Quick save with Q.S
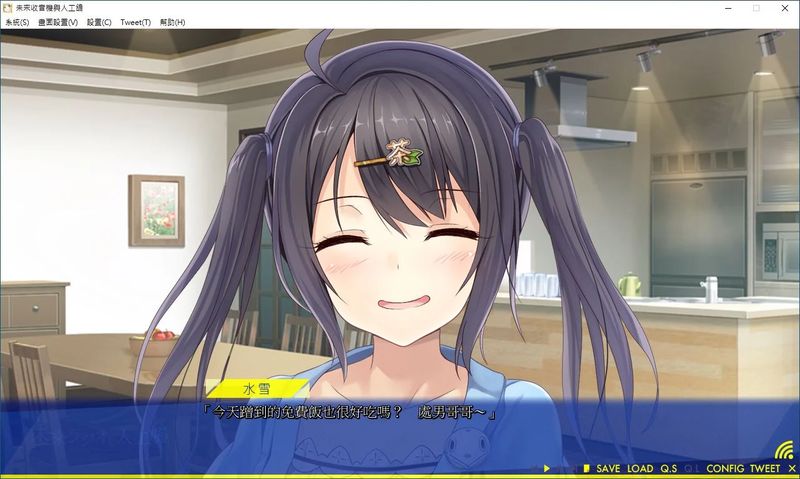The width and height of the screenshot is (800, 479). pyautogui.click(x=668, y=469)
